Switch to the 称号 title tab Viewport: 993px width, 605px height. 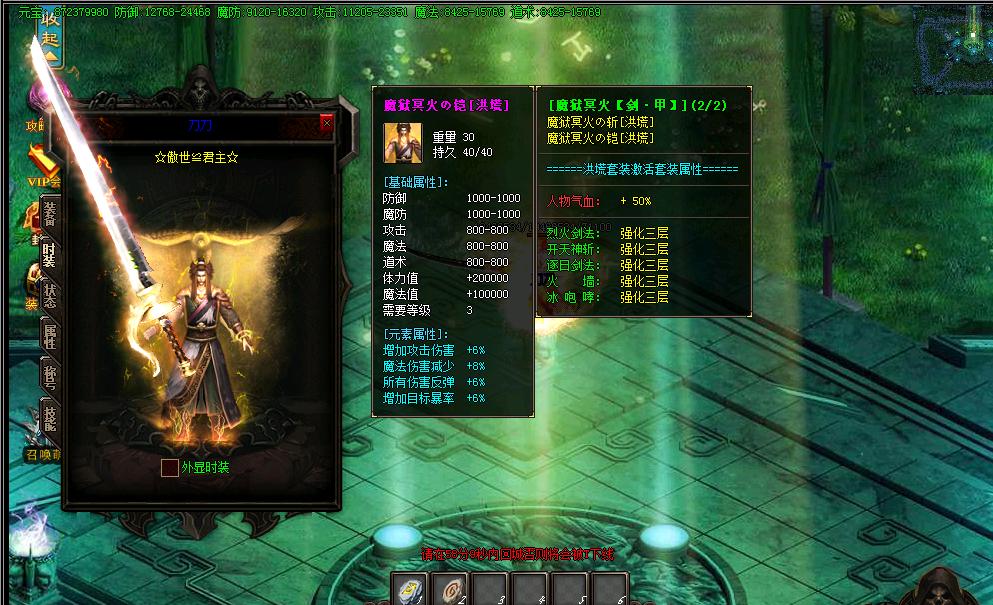pos(49,377)
